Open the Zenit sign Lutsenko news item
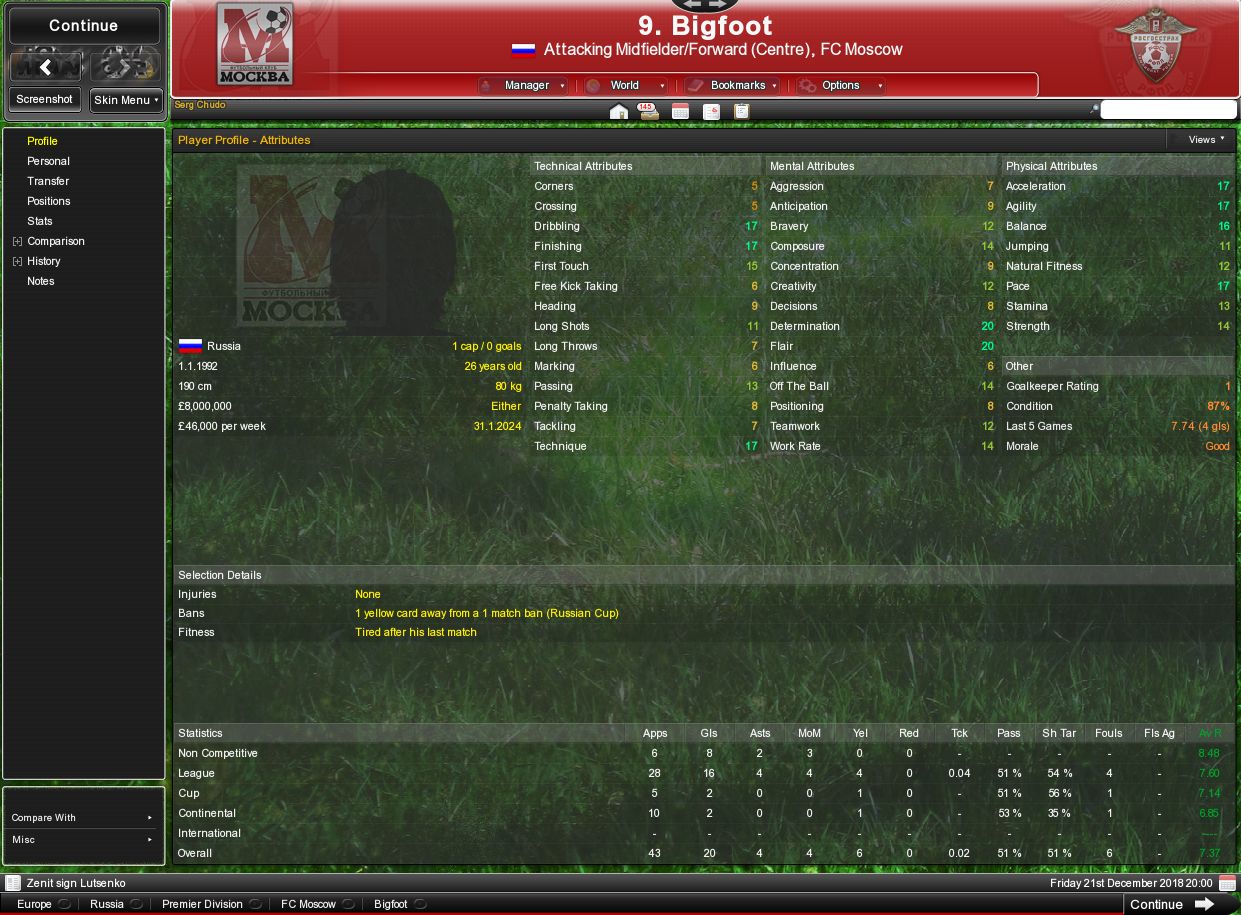 [76, 884]
